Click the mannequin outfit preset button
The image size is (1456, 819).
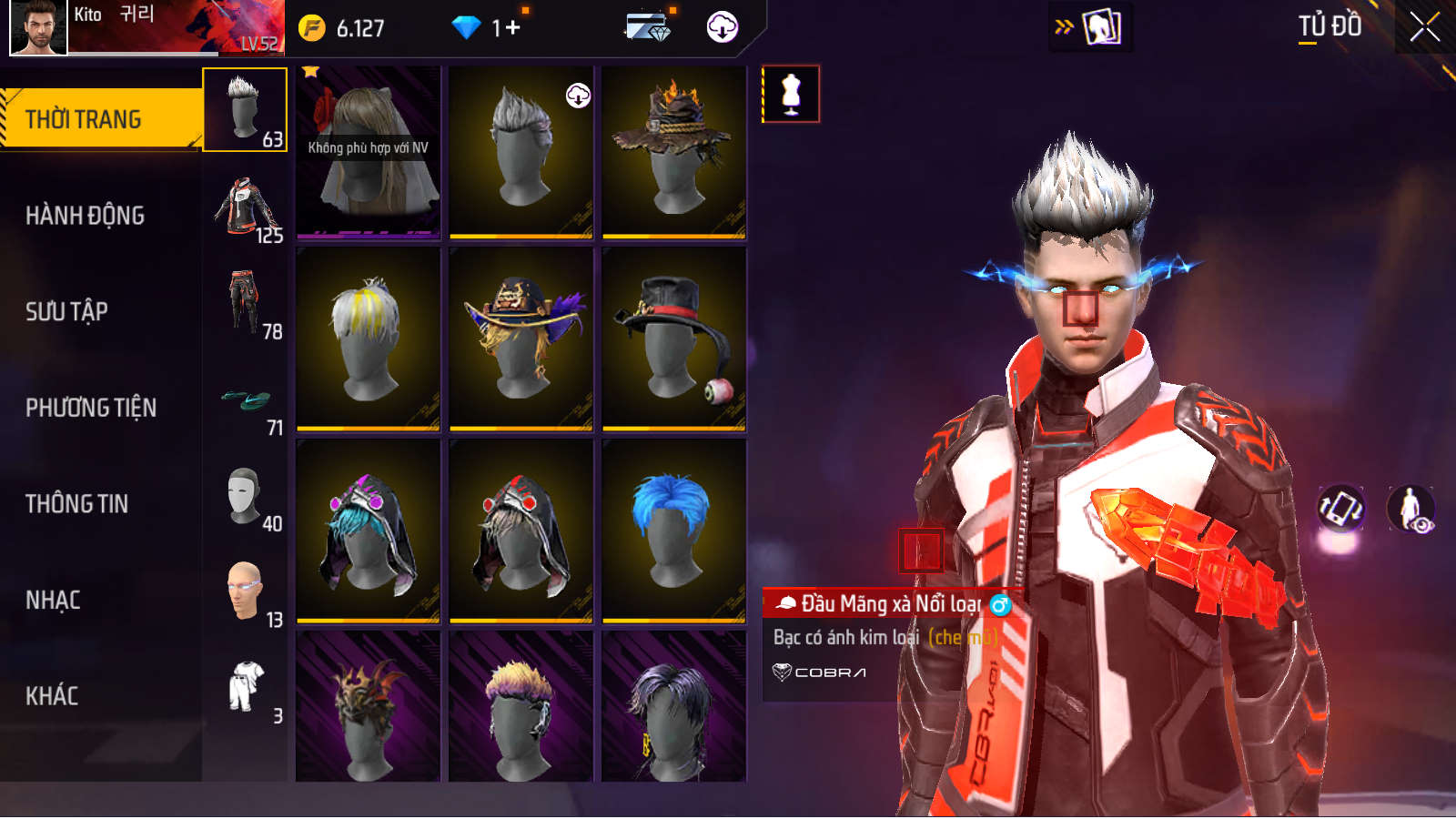click(x=791, y=94)
